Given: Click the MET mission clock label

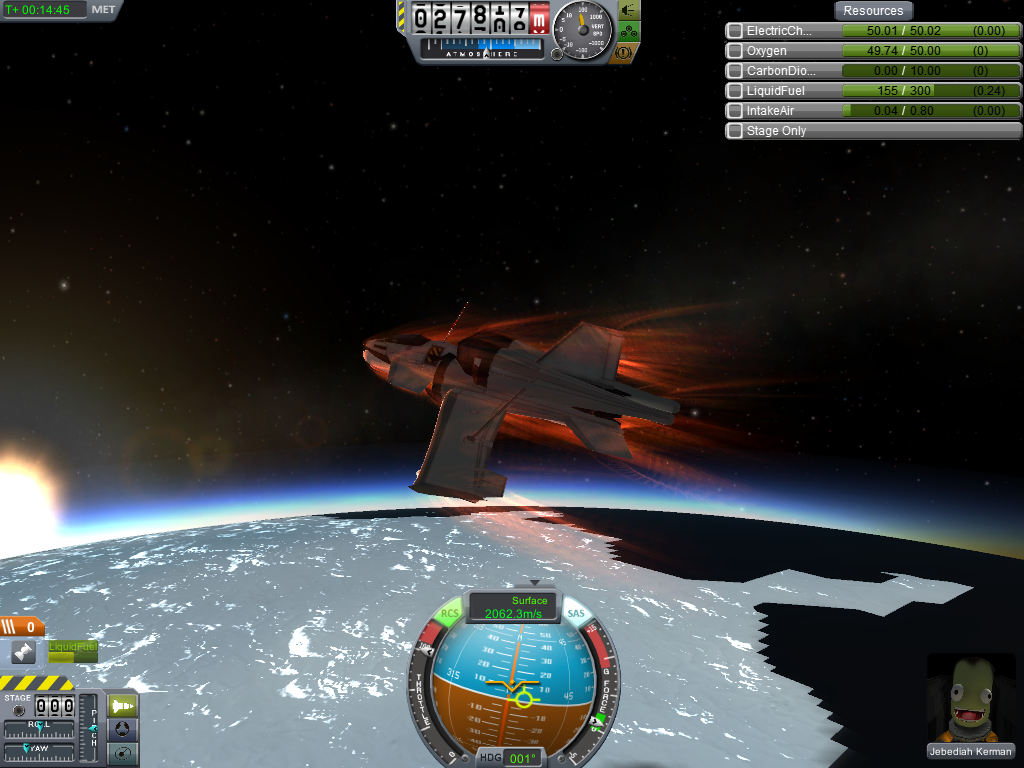Looking at the screenshot, I should (x=103, y=10).
